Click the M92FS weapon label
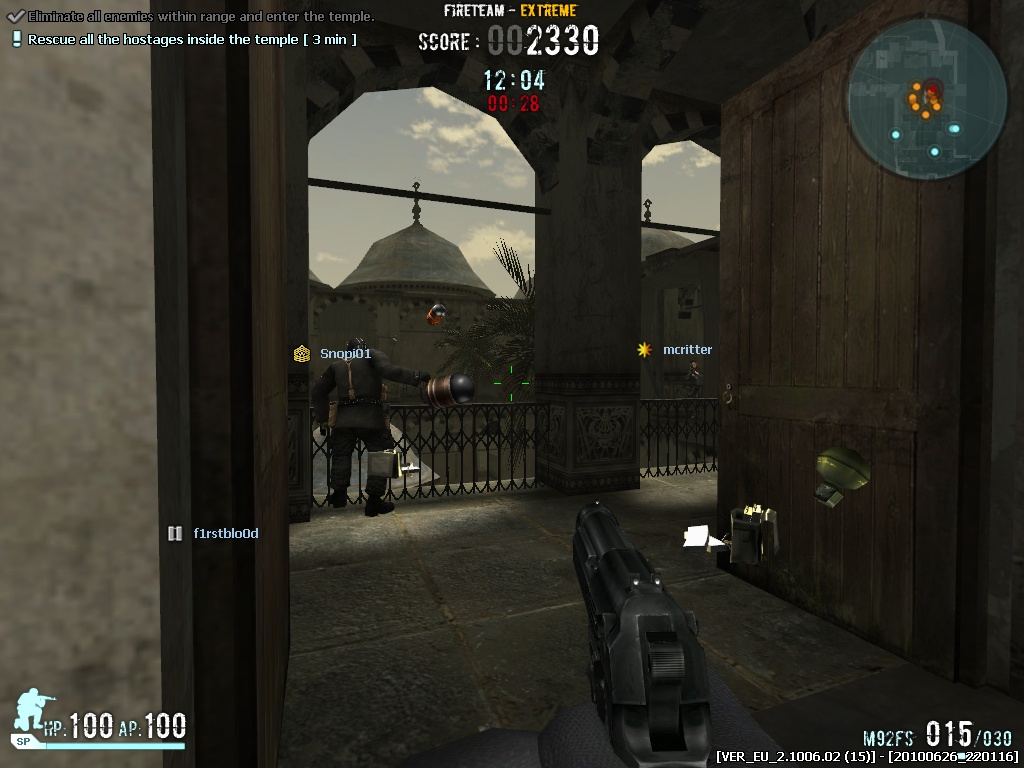 pyautogui.click(x=889, y=738)
